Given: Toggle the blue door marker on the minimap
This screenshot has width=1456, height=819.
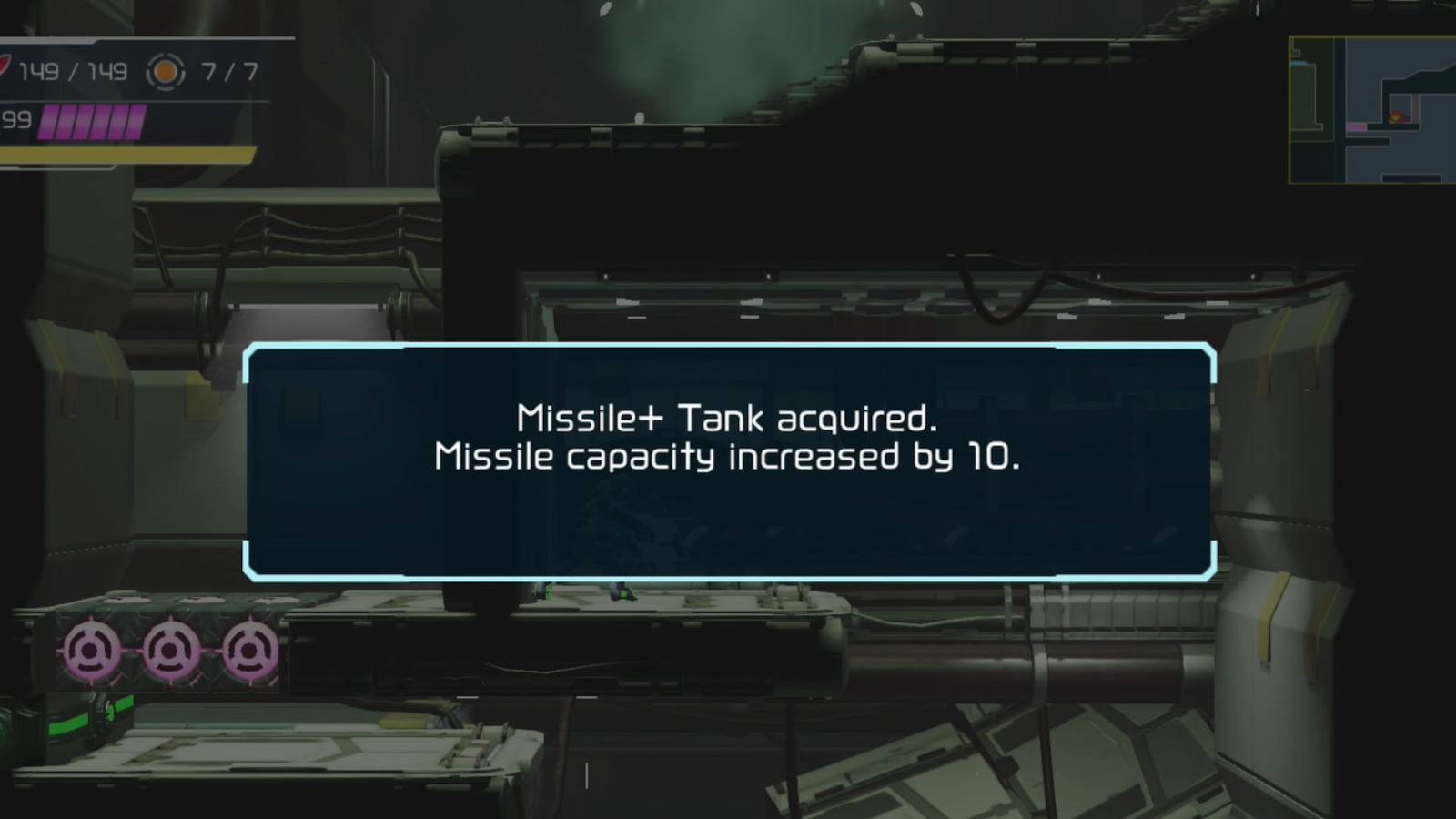Looking at the screenshot, I should point(1299,63).
